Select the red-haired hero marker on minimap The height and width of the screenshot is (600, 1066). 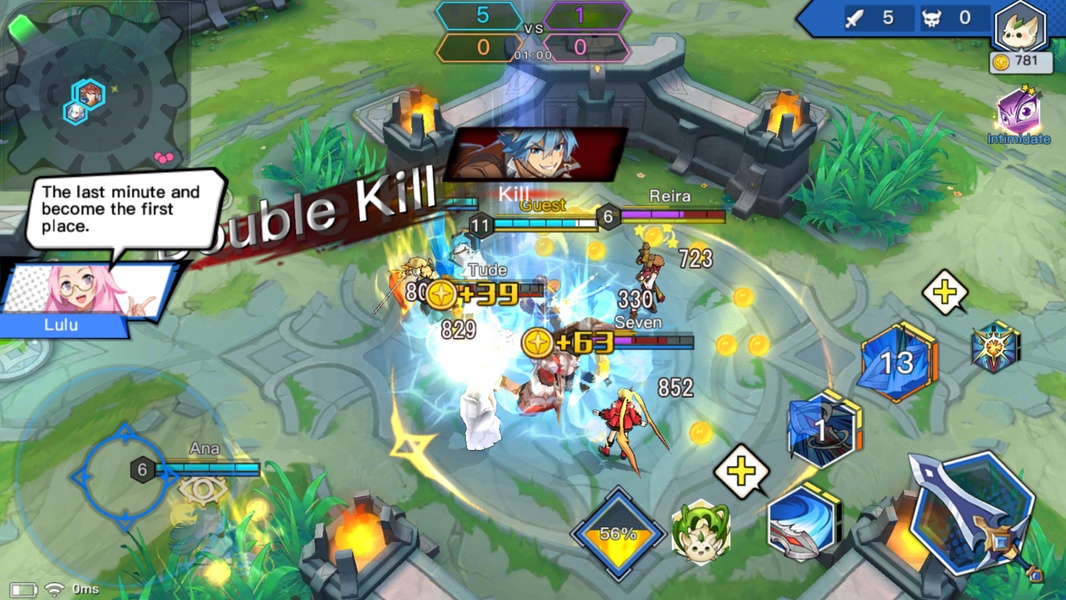90,94
